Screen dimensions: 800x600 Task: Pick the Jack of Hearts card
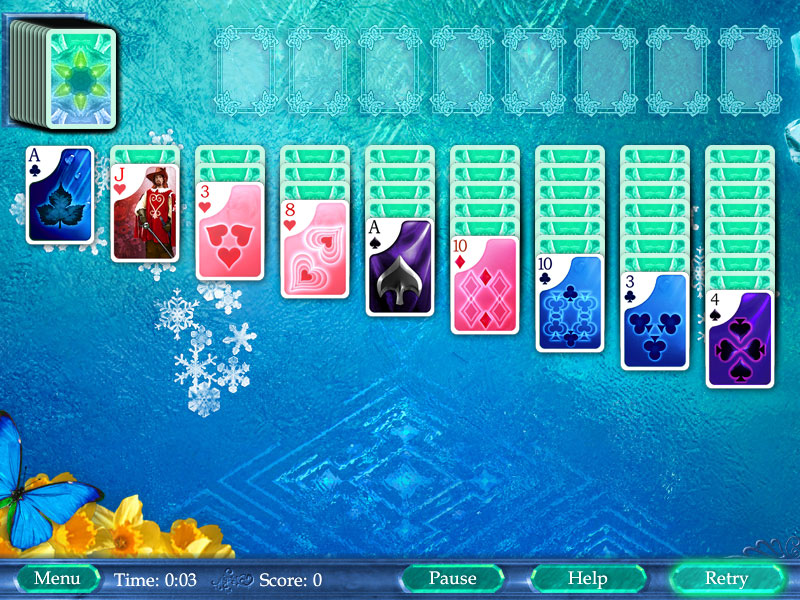point(144,213)
